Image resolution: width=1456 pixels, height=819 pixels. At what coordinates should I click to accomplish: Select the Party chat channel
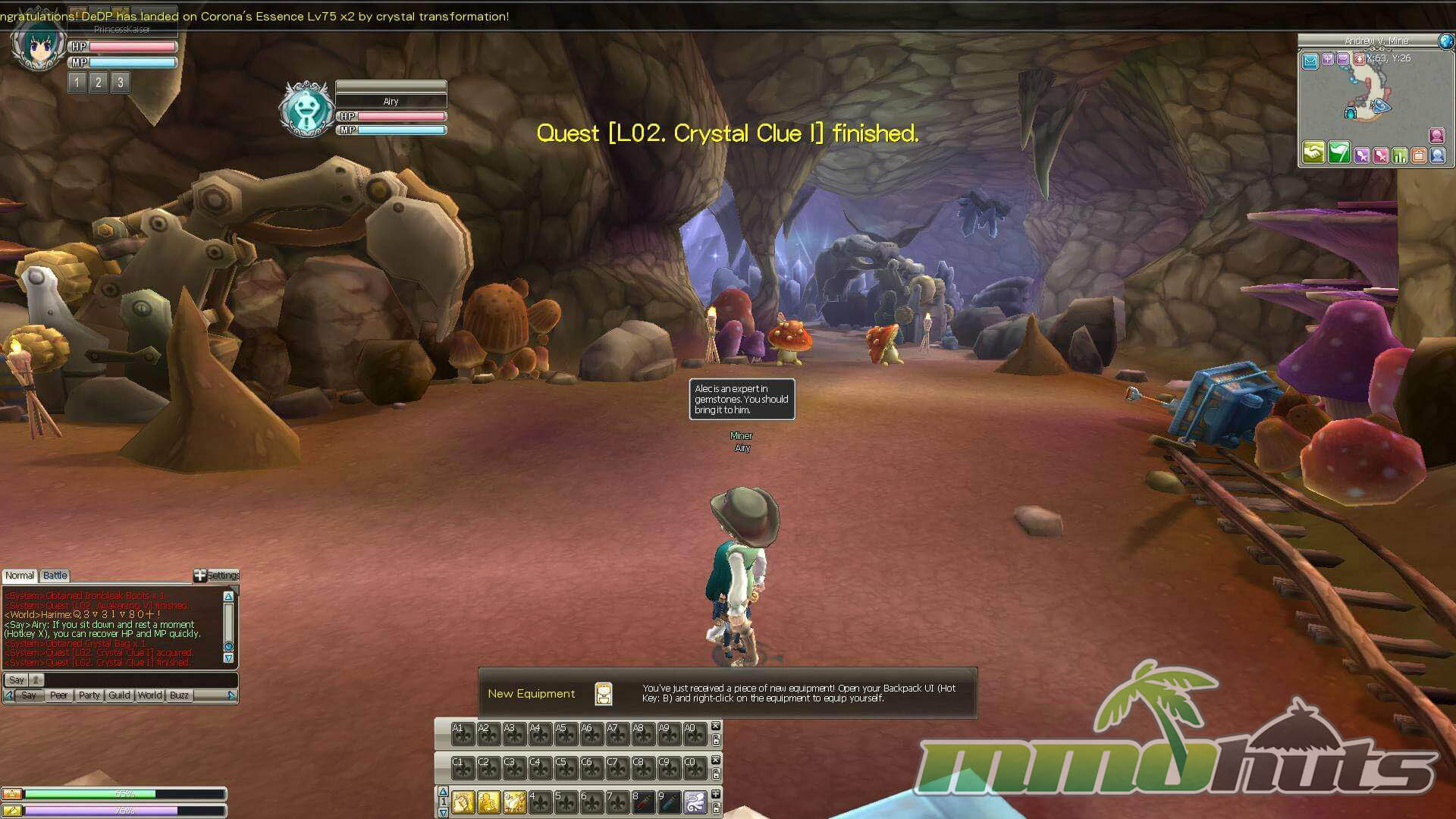(89, 695)
